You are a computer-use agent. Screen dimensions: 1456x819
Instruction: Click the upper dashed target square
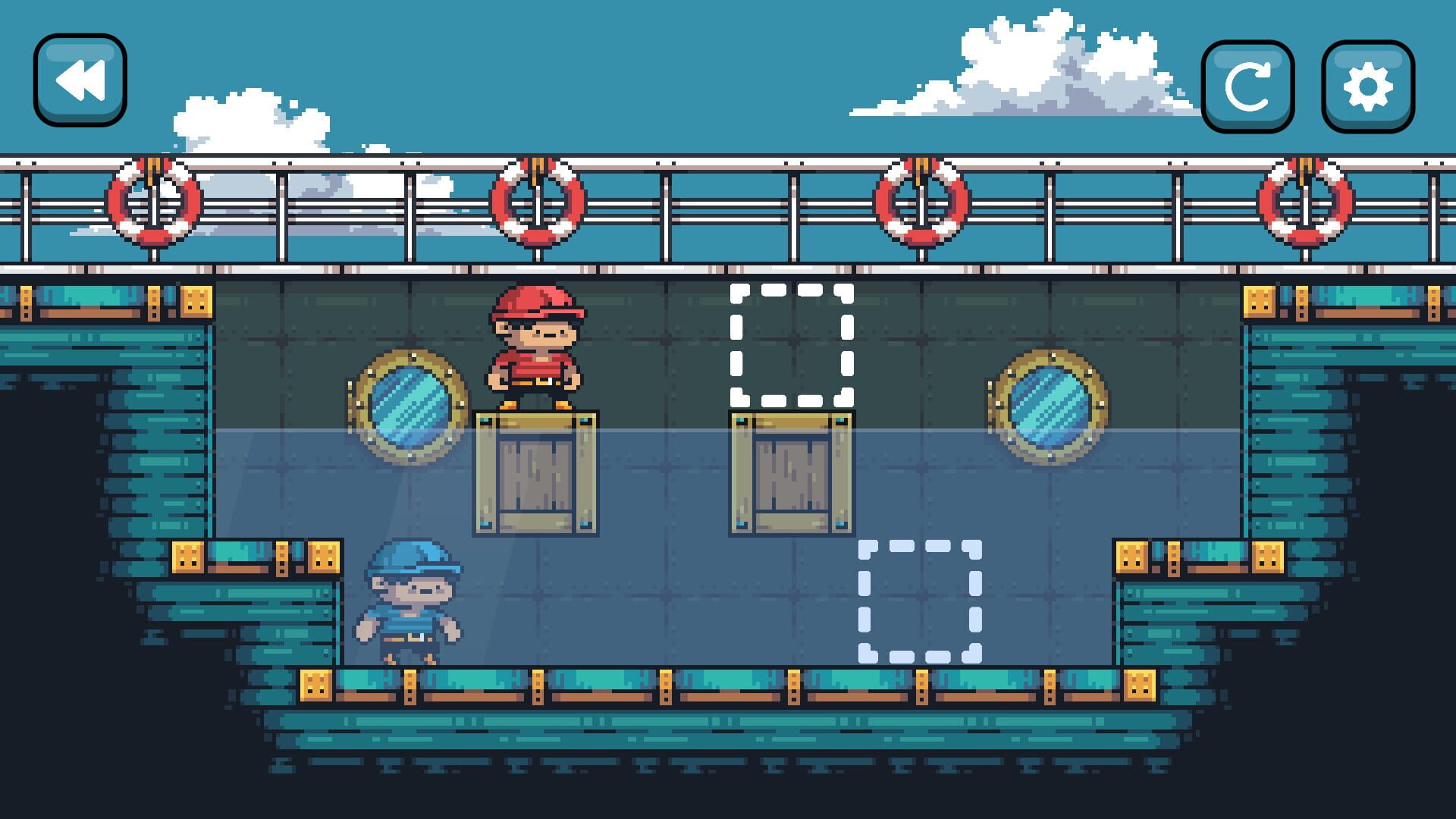point(791,345)
